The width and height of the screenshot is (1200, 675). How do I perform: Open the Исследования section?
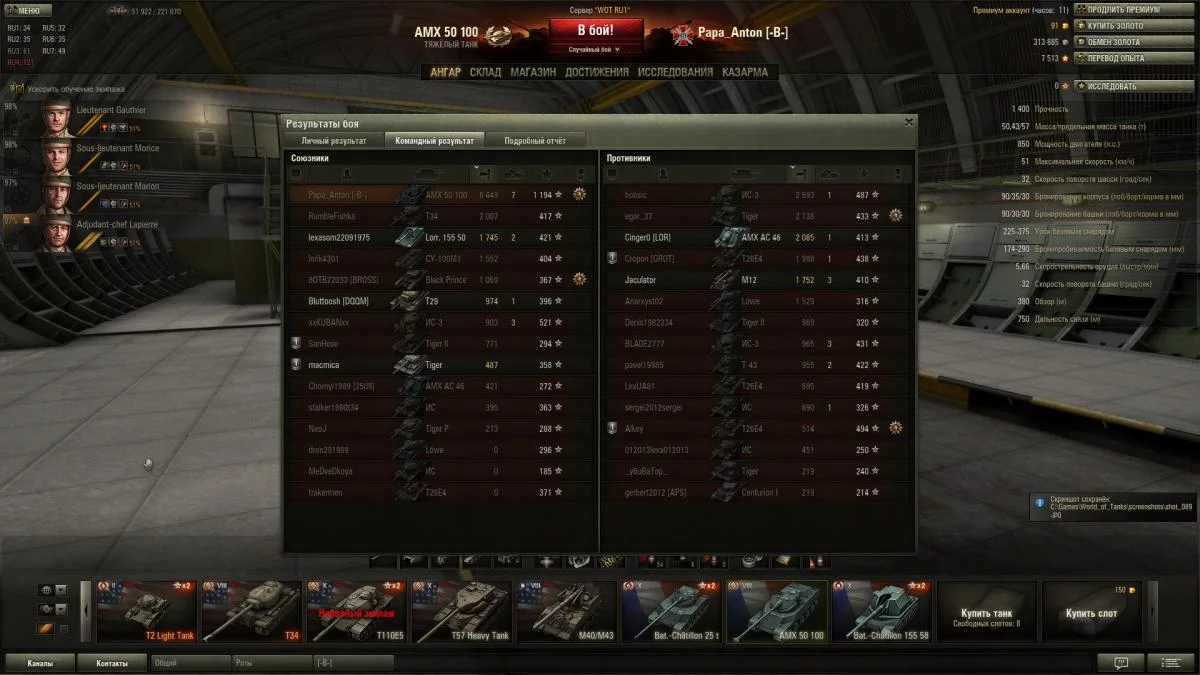coord(675,72)
